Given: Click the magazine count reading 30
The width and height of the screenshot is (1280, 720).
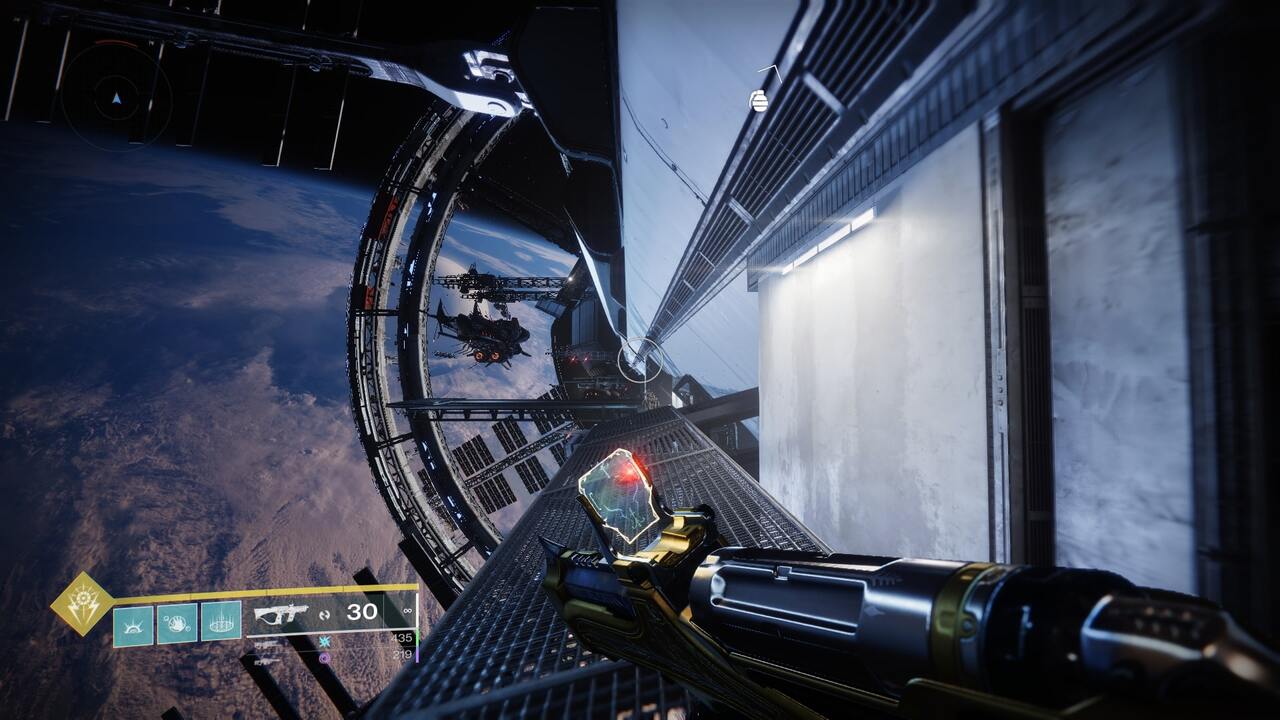Looking at the screenshot, I should click(x=362, y=611).
